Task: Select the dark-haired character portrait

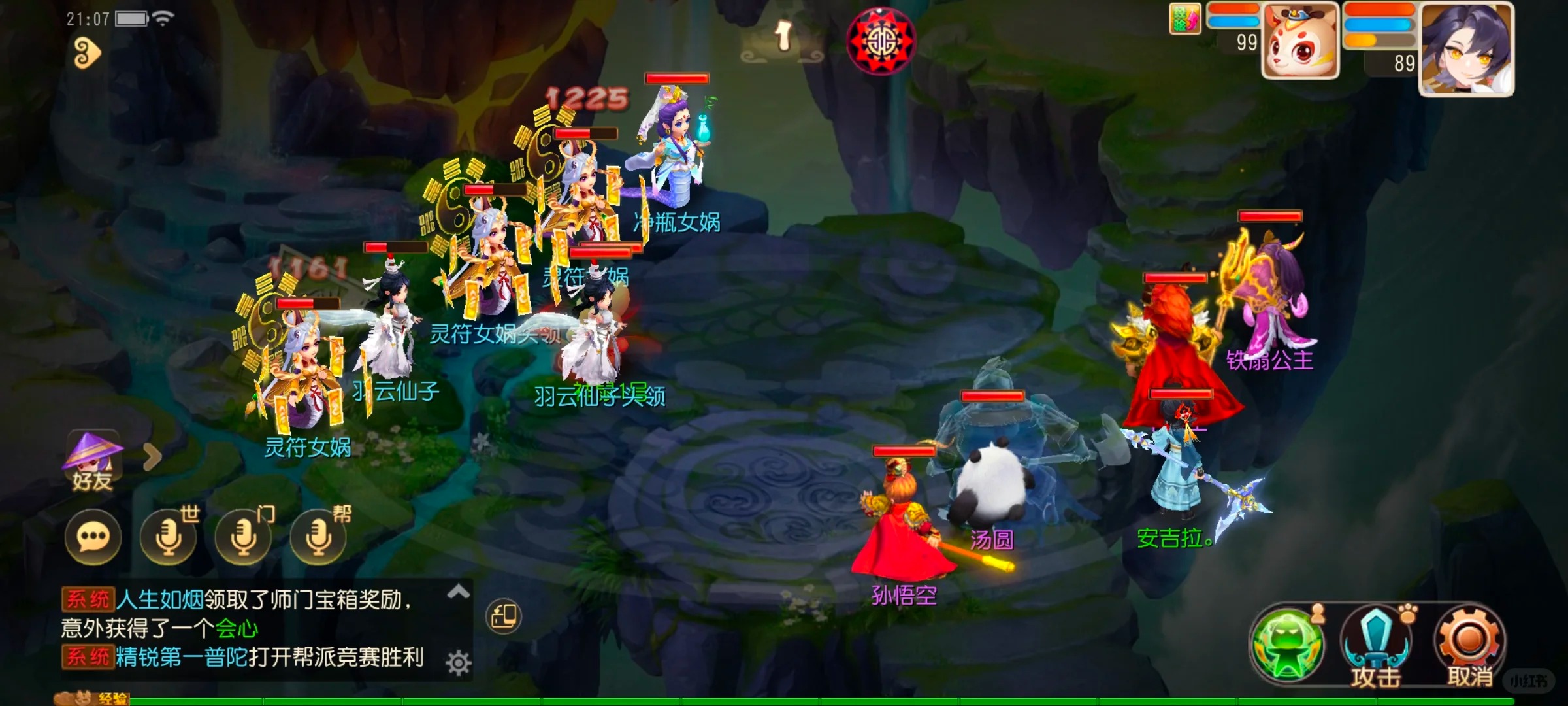Action: (x=1467, y=49)
